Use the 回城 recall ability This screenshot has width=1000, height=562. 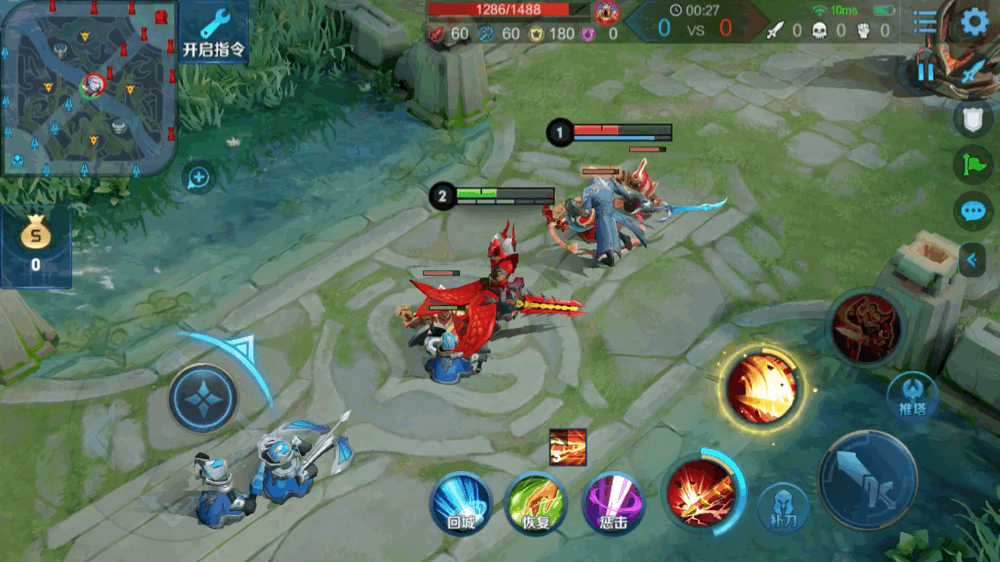[460, 503]
